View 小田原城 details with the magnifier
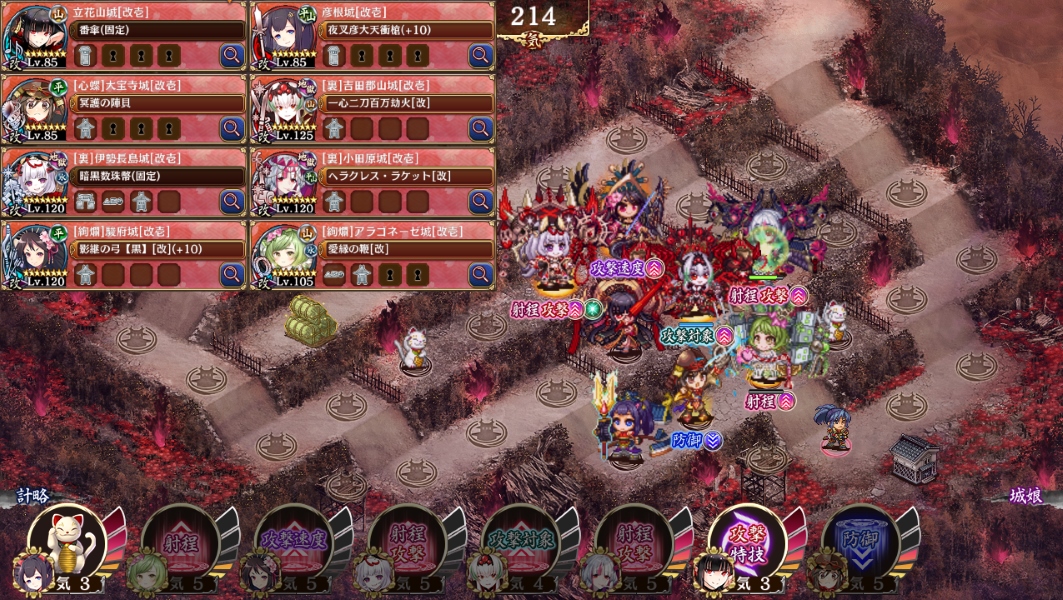The height and width of the screenshot is (600, 1063). (x=481, y=202)
